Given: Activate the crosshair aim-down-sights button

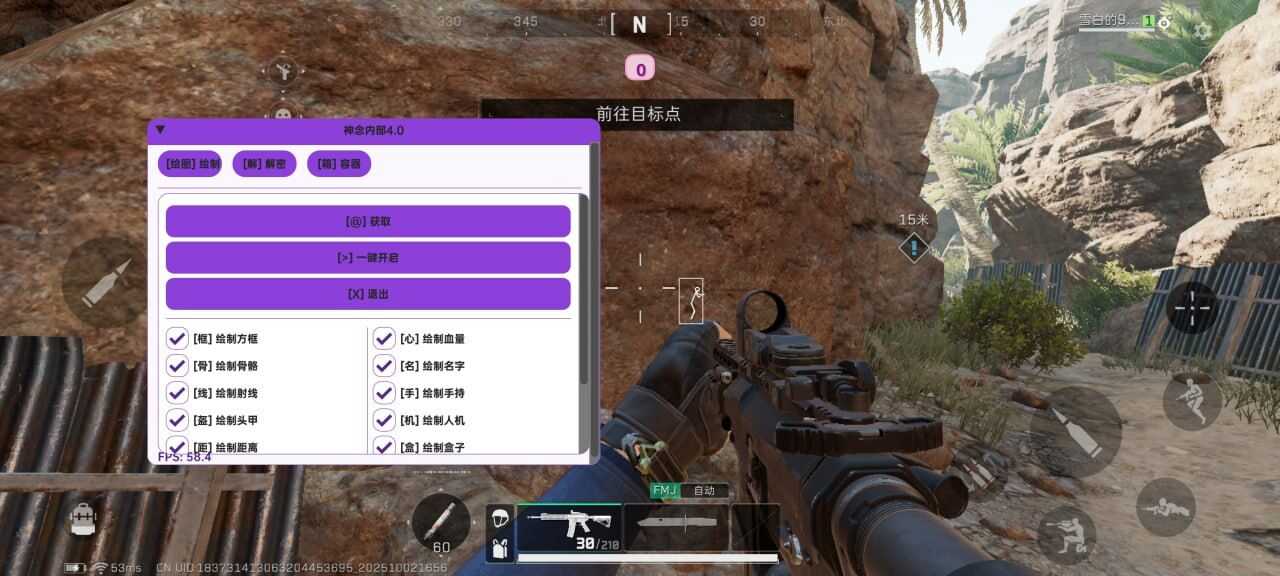Looking at the screenshot, I should [x=1192, y=307].
